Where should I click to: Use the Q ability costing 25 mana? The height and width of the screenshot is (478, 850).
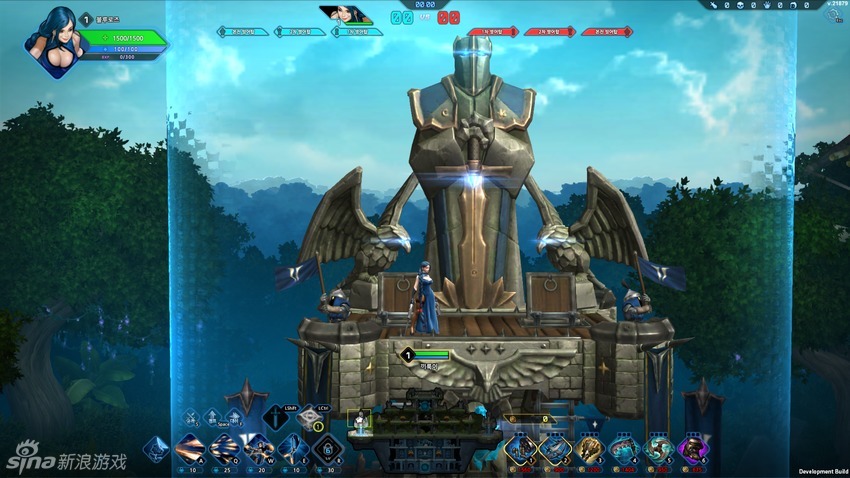pyautogui.click(x=224, y=449)
